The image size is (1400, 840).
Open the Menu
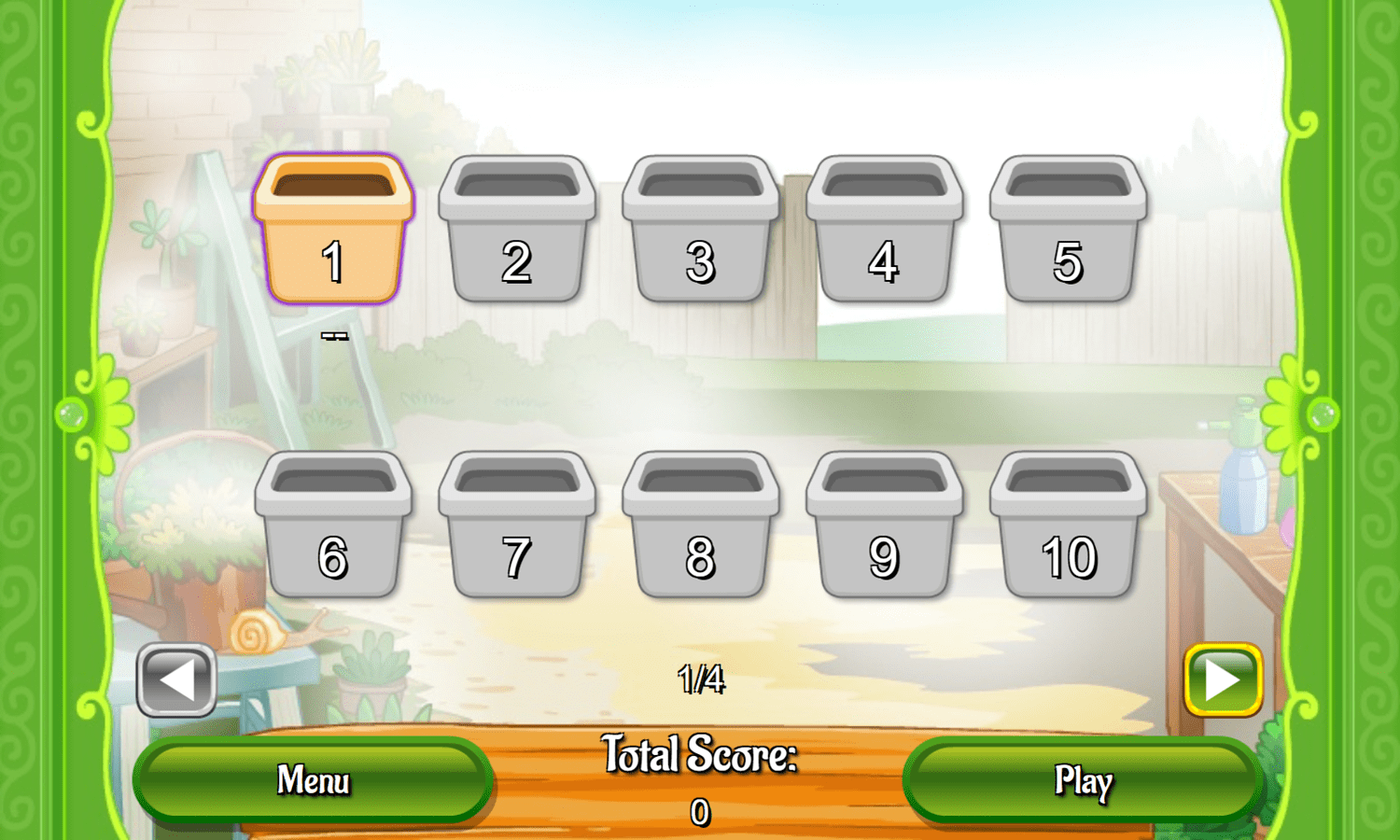point(313,779)
